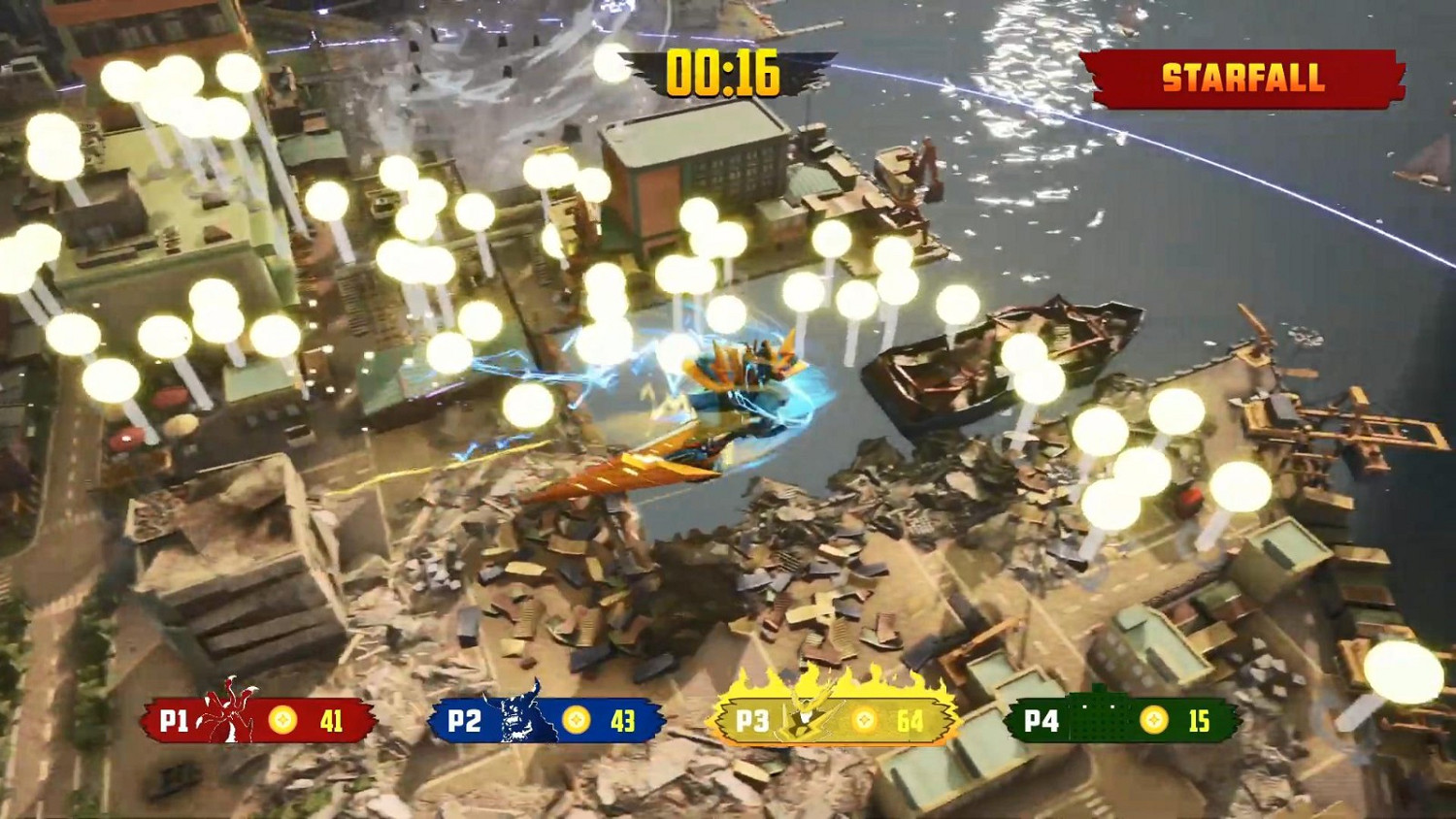The height and width of the screenshot is (819, 1456).
Task: Click the red STARFALL banner
Action: (1242, 78)
